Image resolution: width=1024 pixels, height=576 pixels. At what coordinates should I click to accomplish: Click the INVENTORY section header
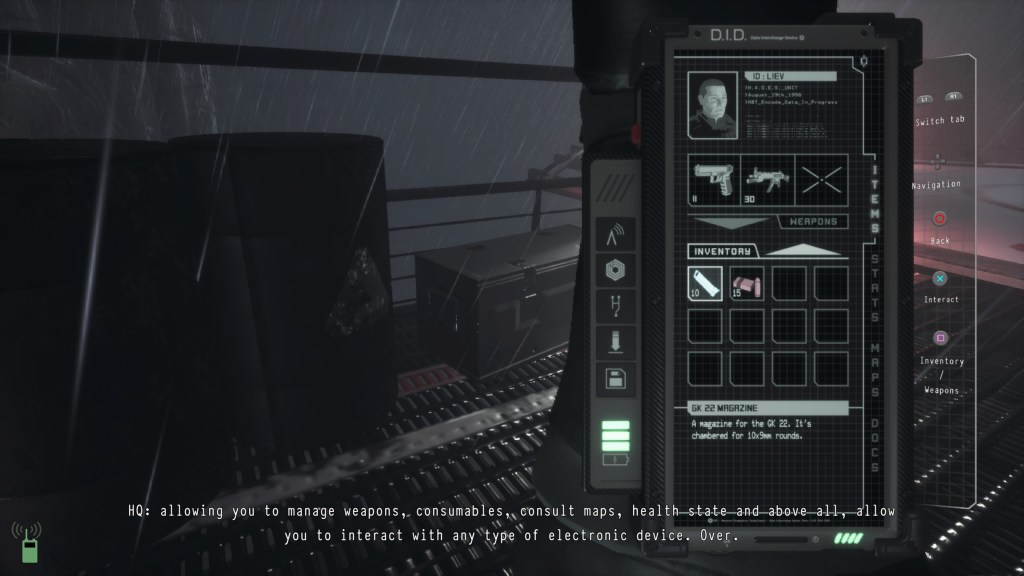722,250
